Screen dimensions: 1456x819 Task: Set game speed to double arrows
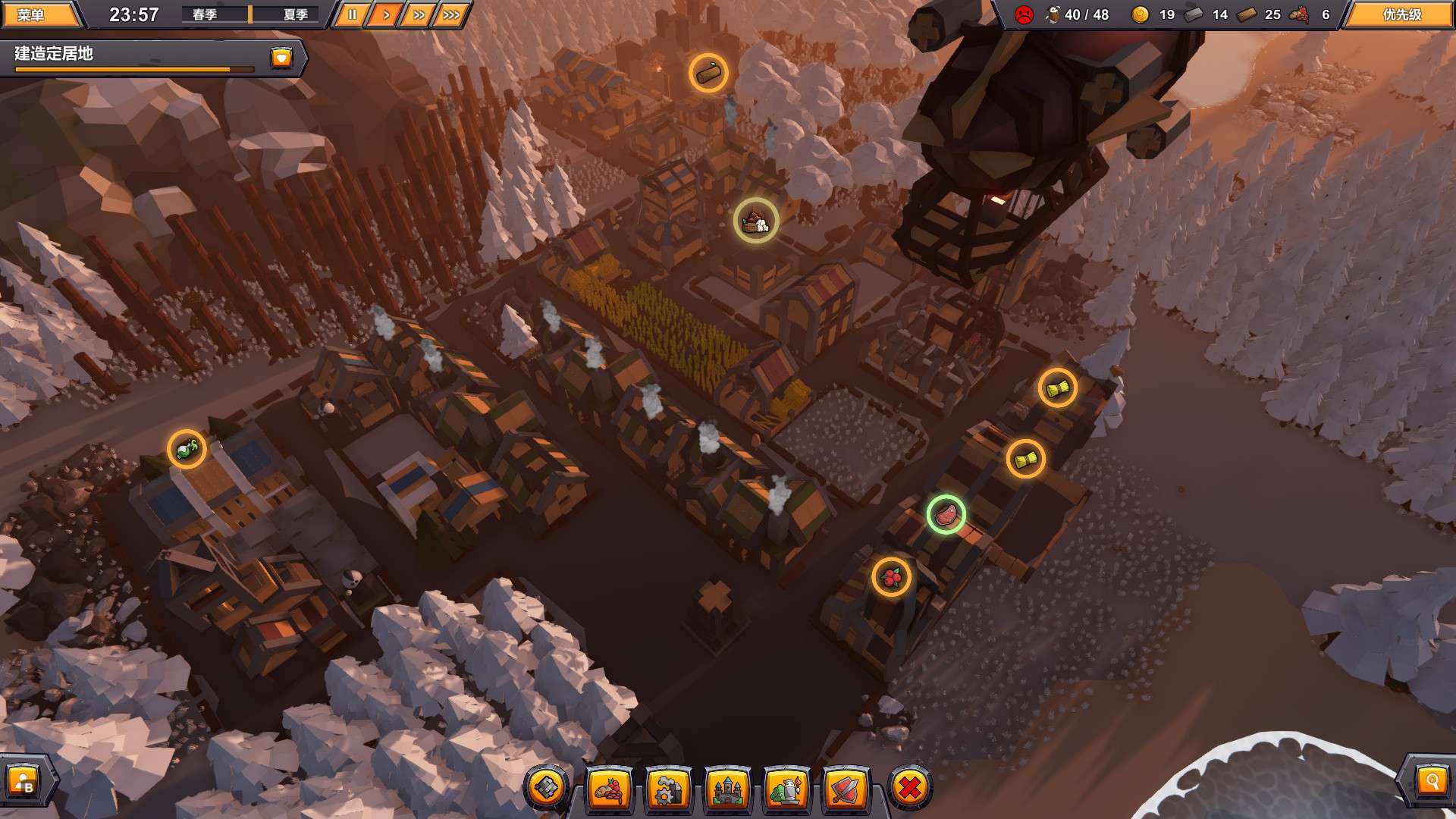click(x=418, y=14)
